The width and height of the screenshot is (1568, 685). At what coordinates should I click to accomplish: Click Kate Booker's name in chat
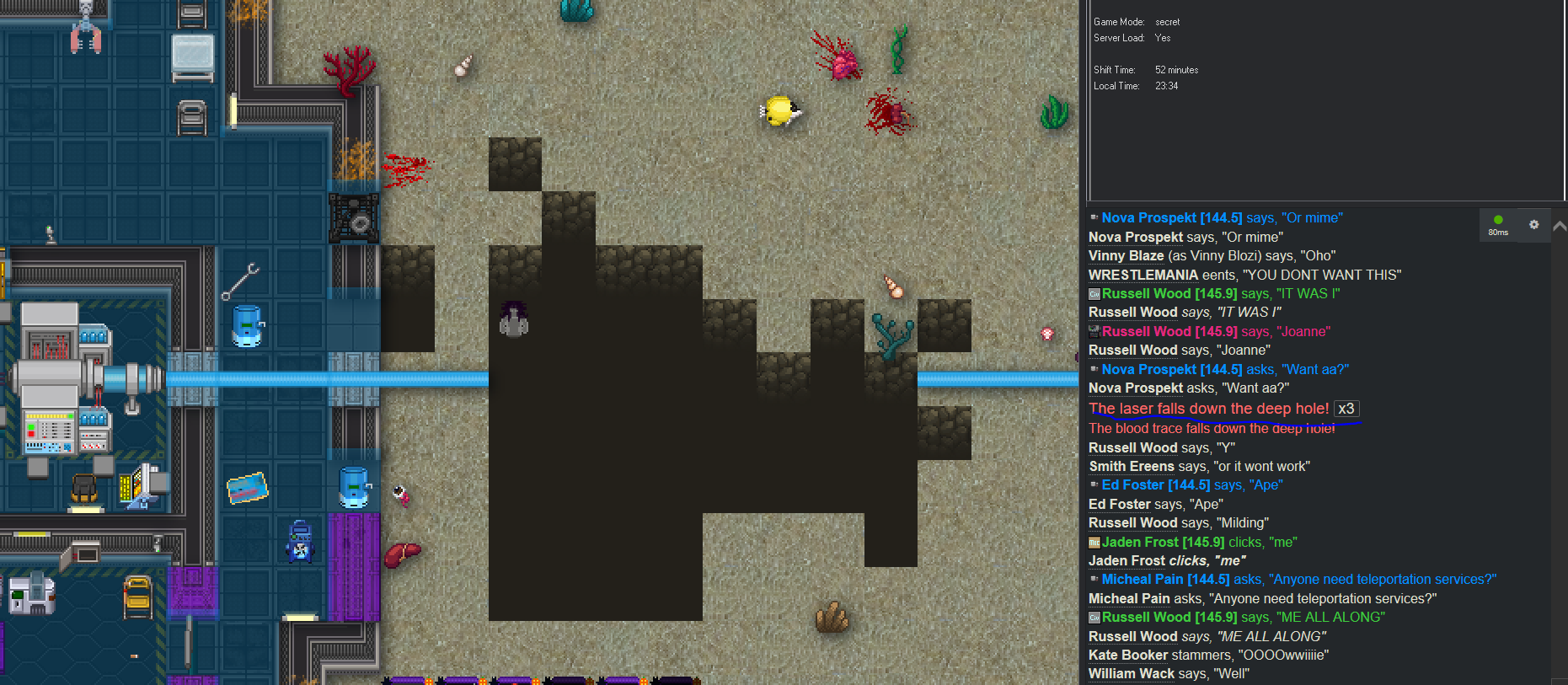coord(1127,655)
